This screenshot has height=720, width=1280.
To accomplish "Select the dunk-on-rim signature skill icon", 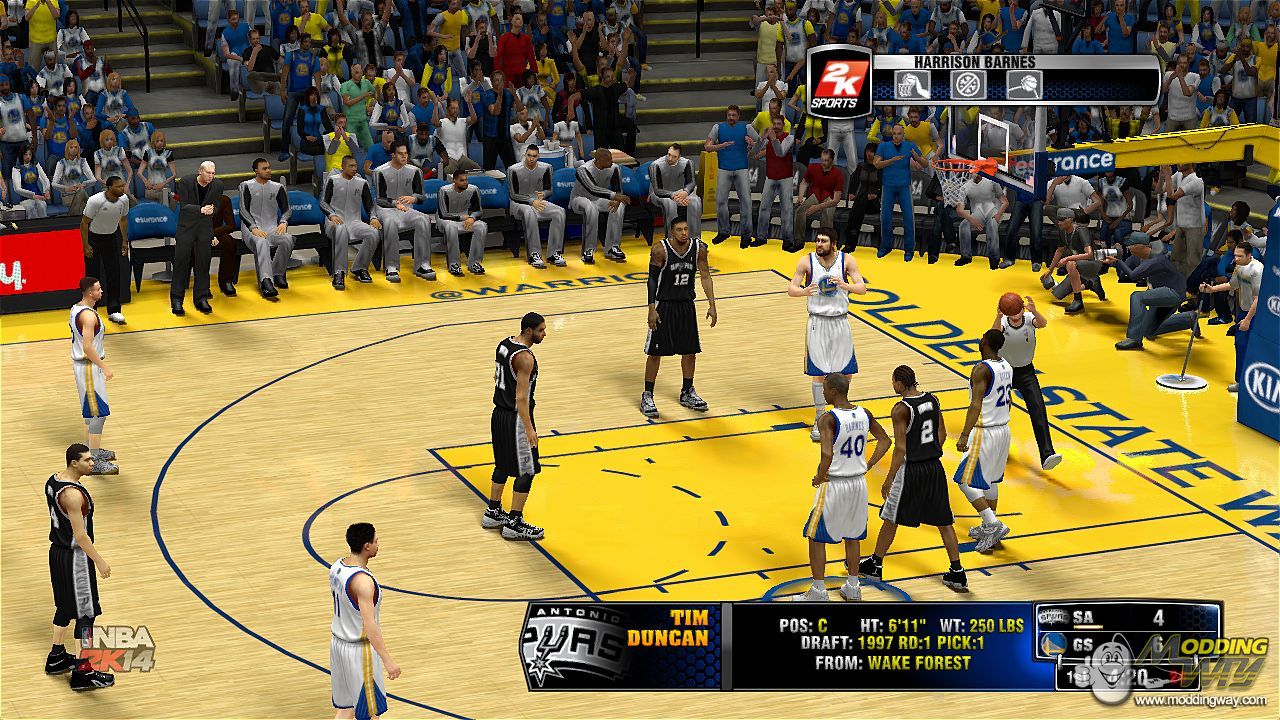I will point(912,85).
